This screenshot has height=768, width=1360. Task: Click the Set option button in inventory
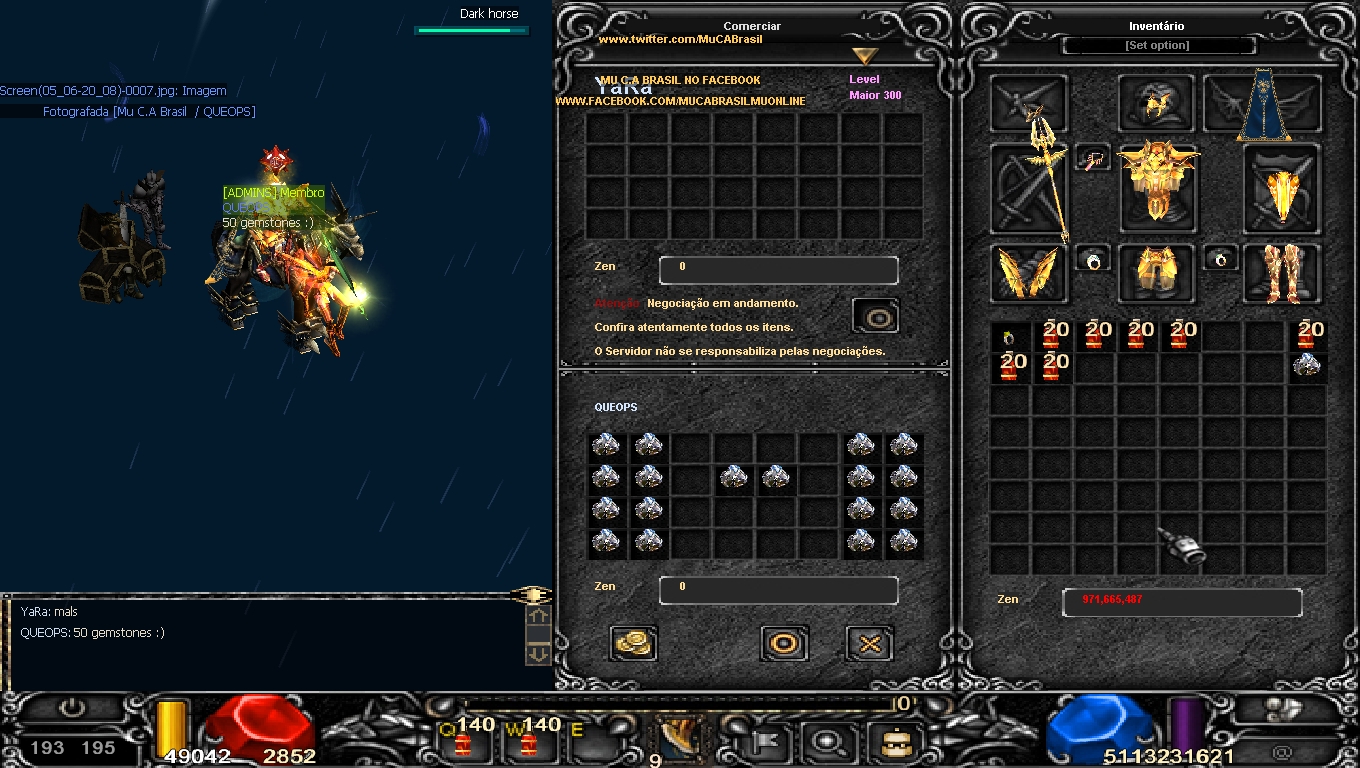tap(1157, 46)
